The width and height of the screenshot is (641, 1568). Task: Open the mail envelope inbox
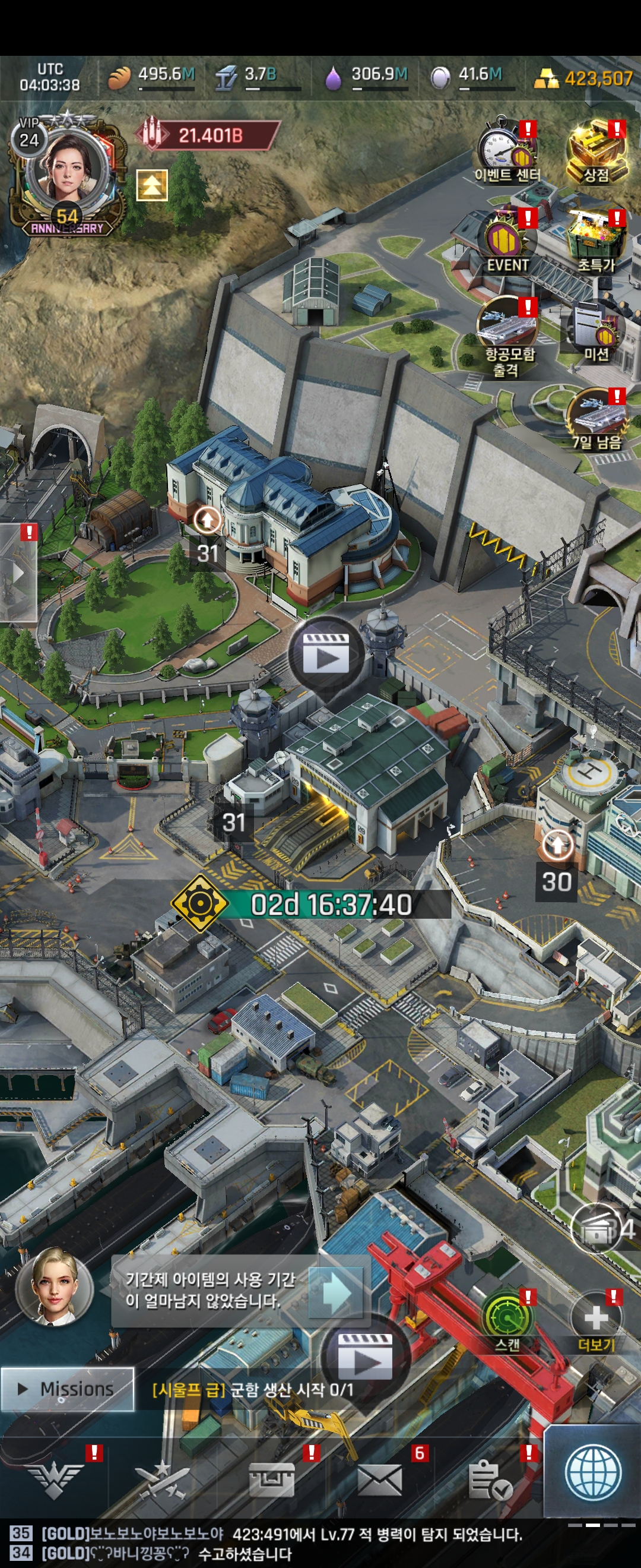coord(379,1480)
